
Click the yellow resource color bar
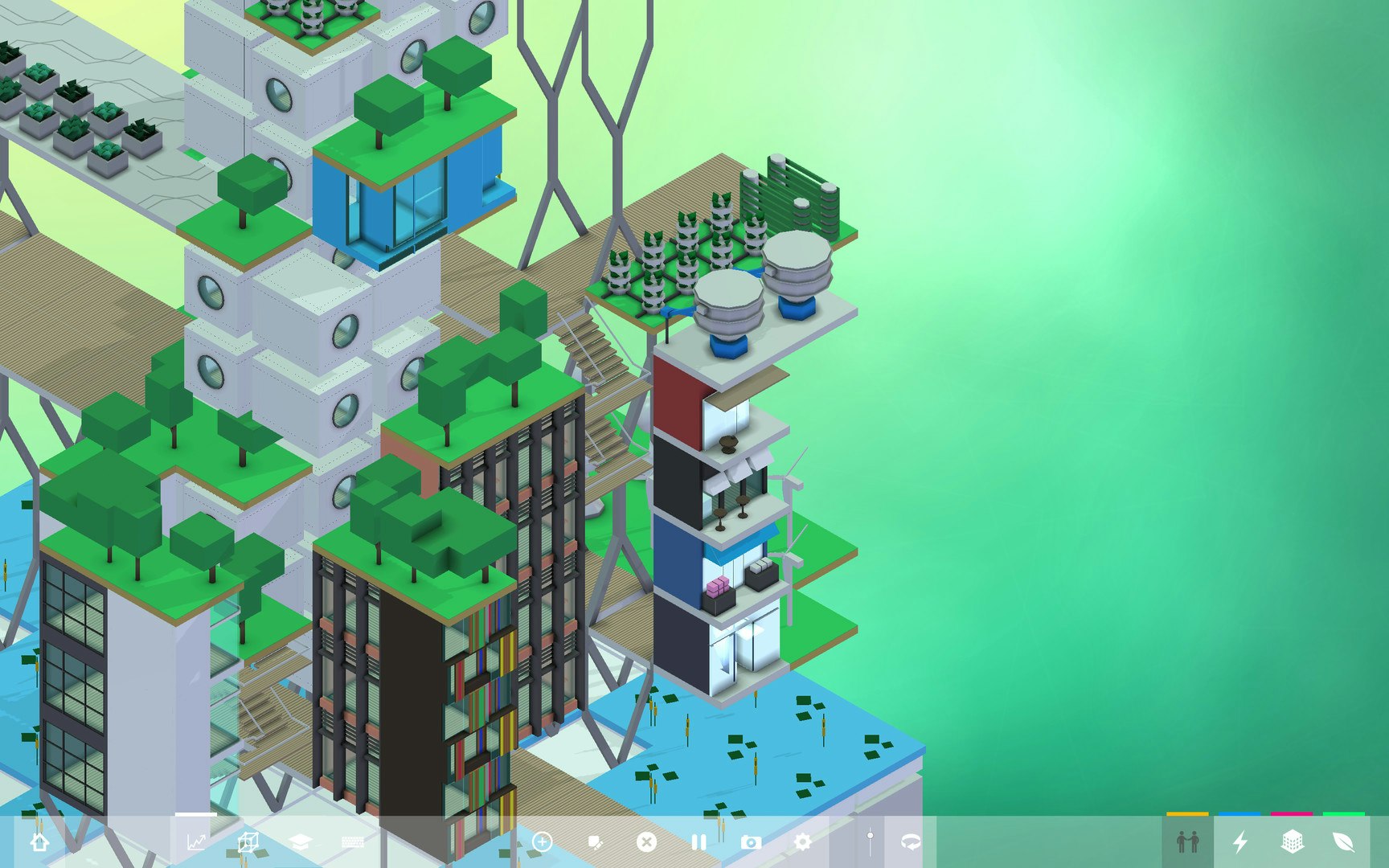click(1188, 814)
